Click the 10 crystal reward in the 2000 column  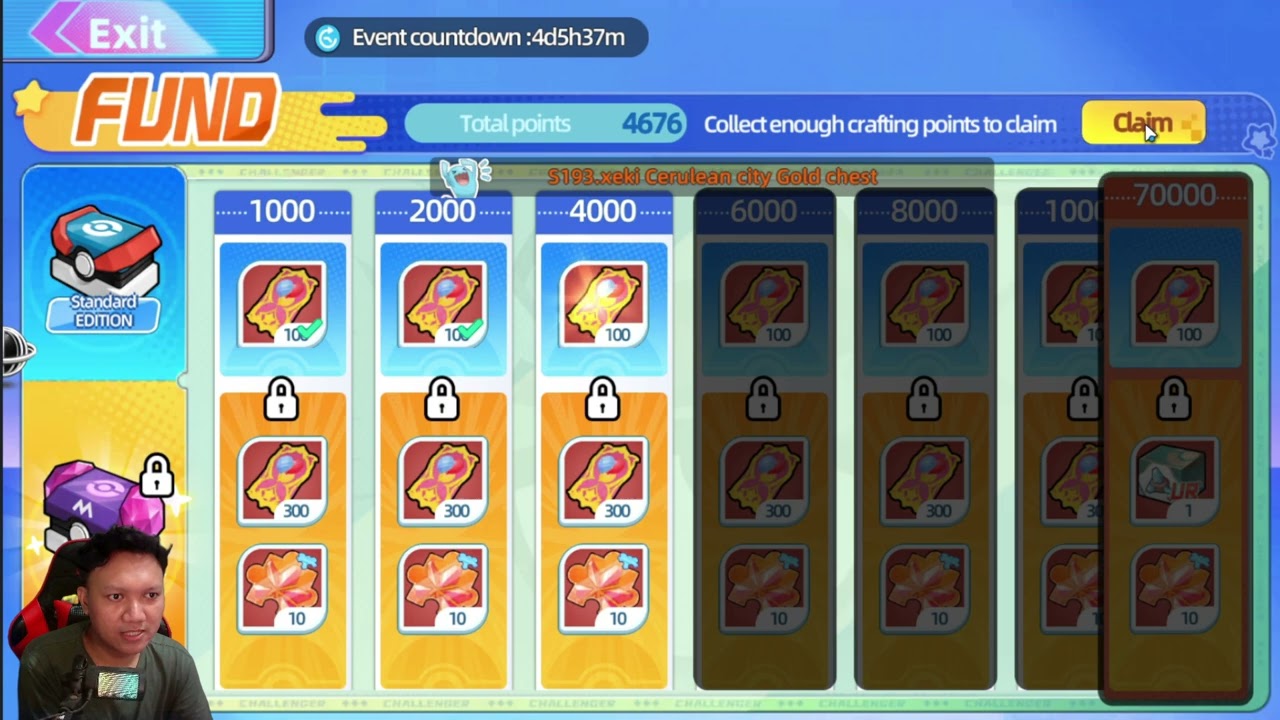tap(443, 590)
